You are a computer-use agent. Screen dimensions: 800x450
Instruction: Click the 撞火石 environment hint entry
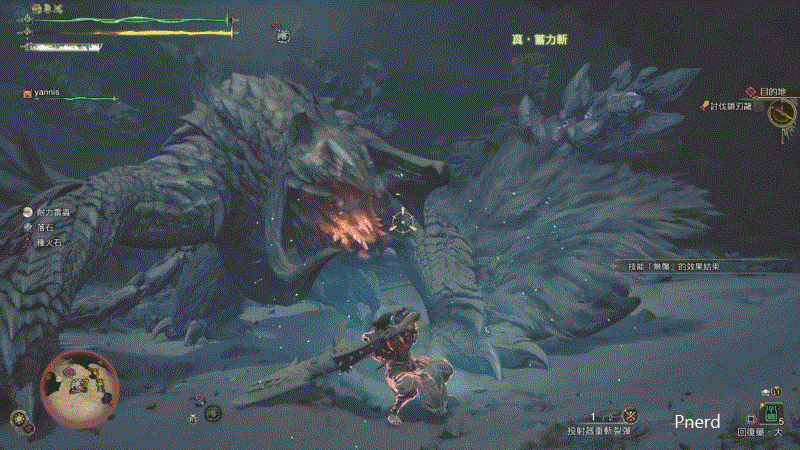(x=46, y=242)
